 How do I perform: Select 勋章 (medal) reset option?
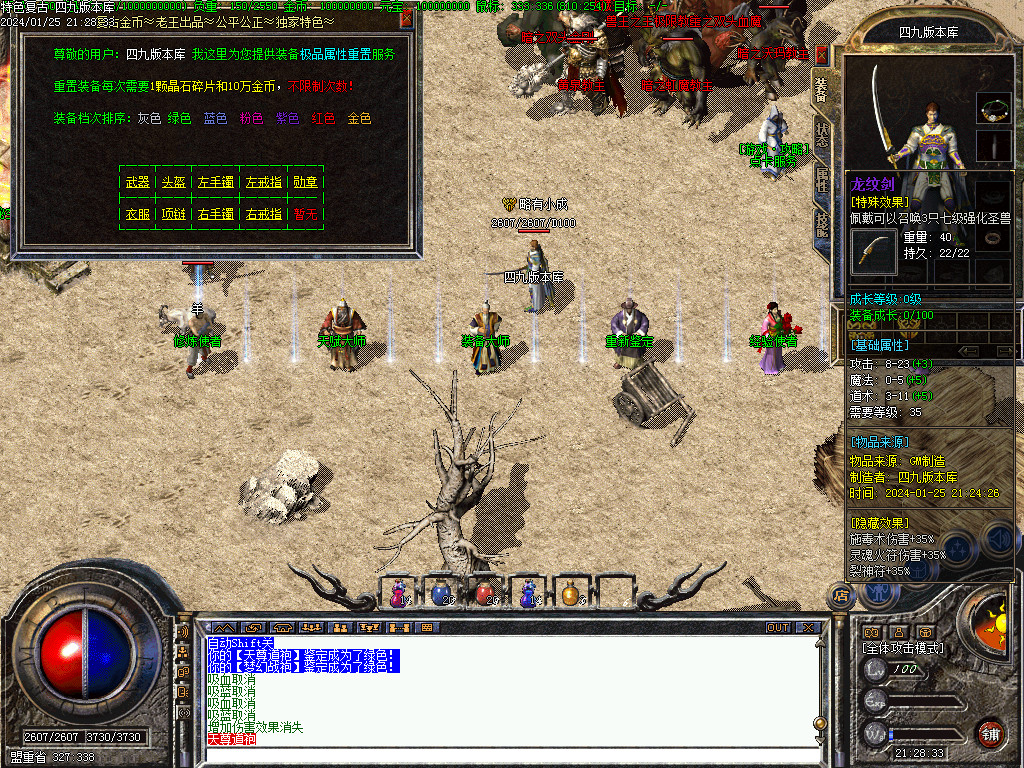pyautogui.click(x=305, y=182)
